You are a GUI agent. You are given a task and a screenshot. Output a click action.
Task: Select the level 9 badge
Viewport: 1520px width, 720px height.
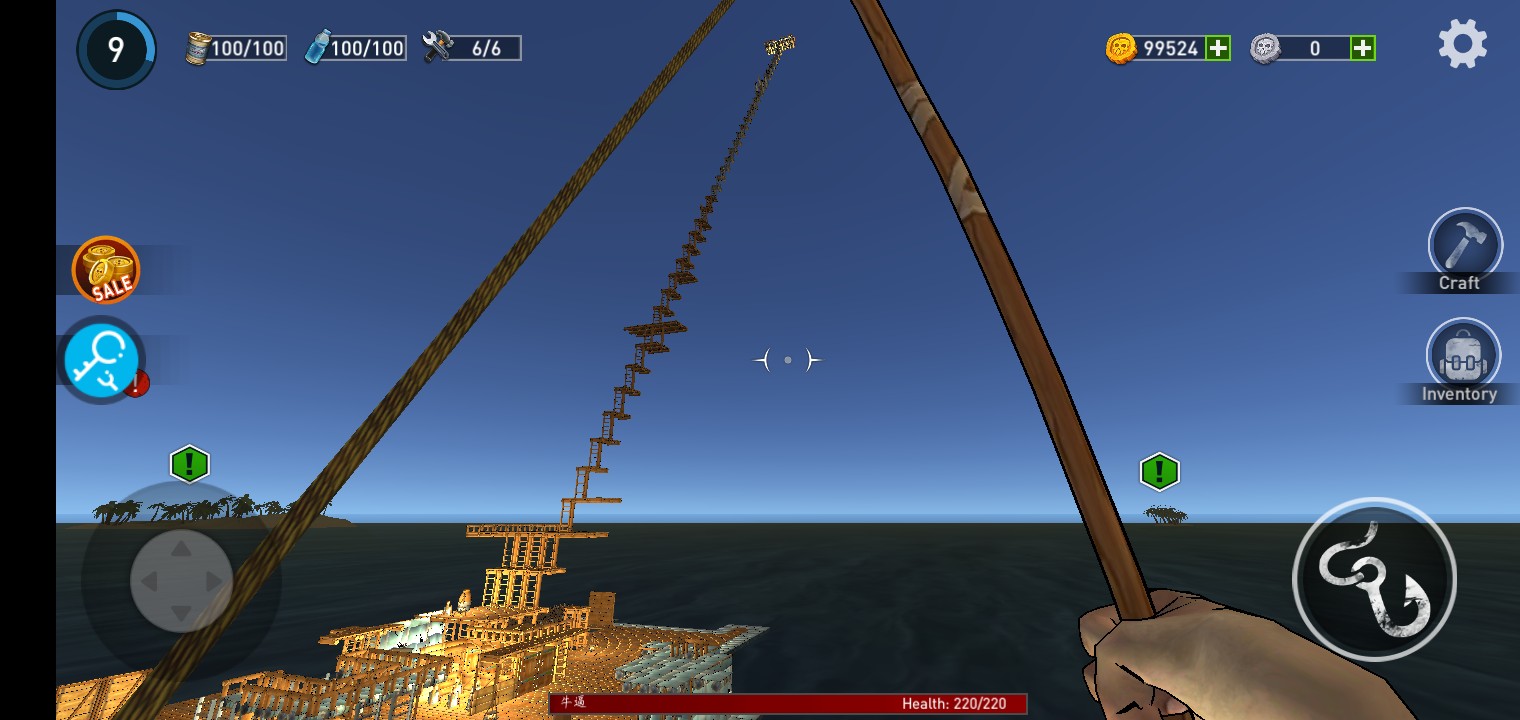click(116, 49)
